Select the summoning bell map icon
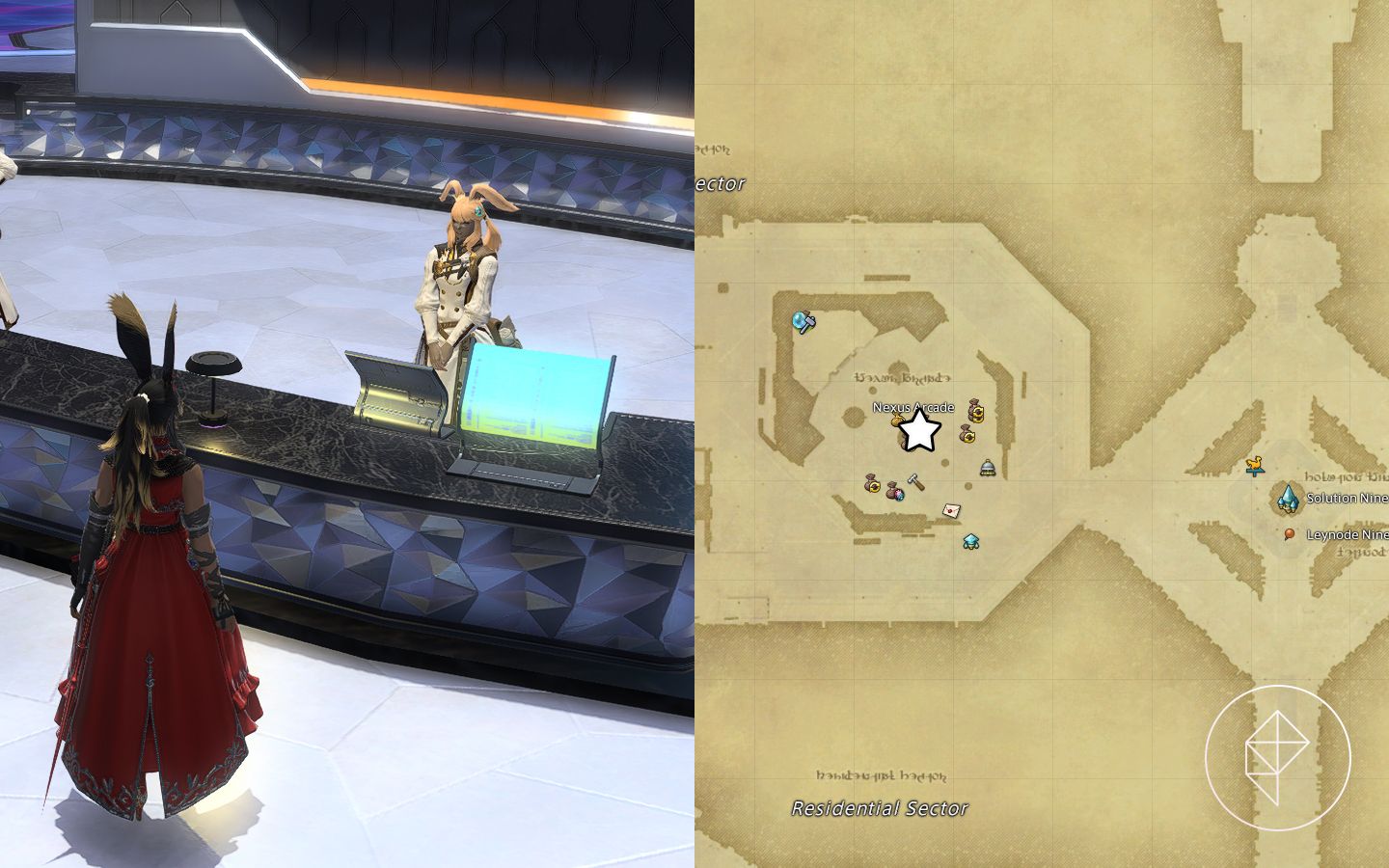Viewport: 1389px width, 868px height. 986,467
